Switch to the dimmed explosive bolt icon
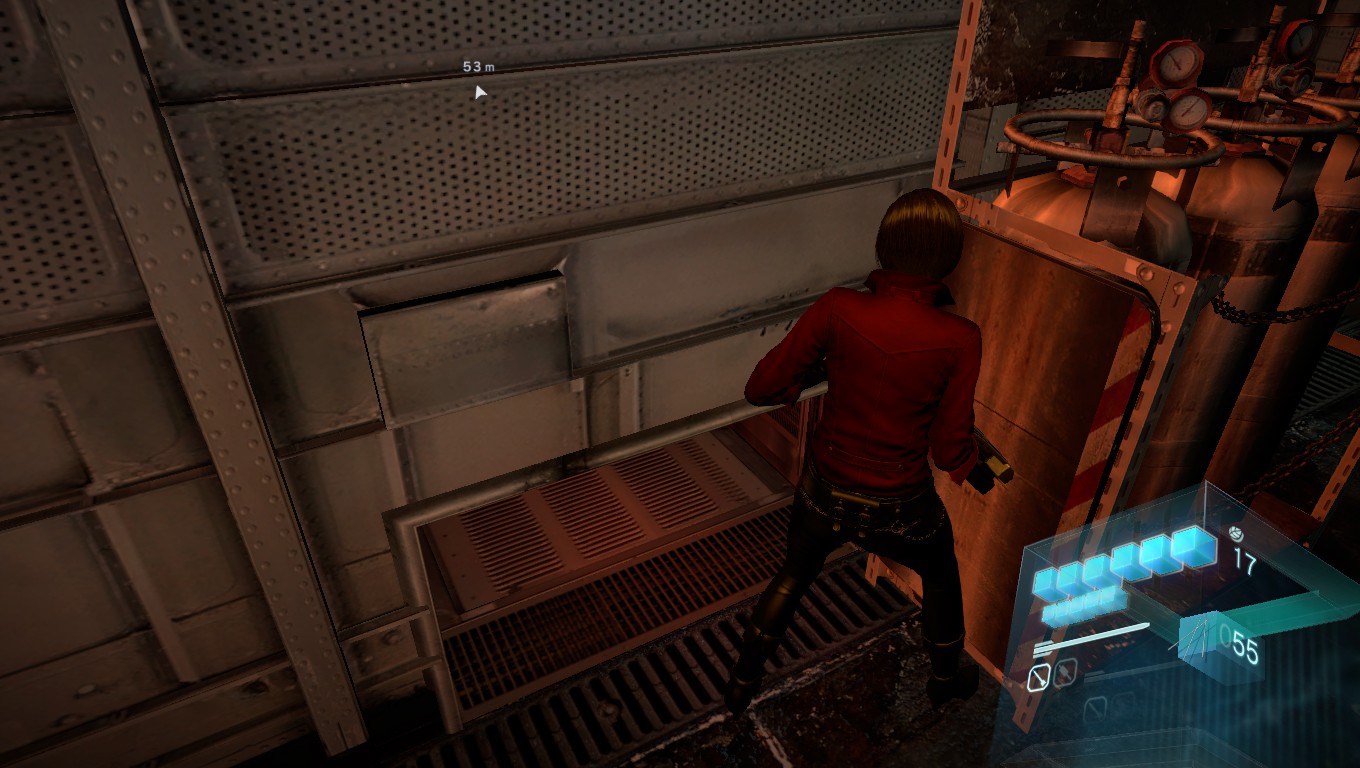This screenshot has width=1360, height=768. pos(1066,673)
